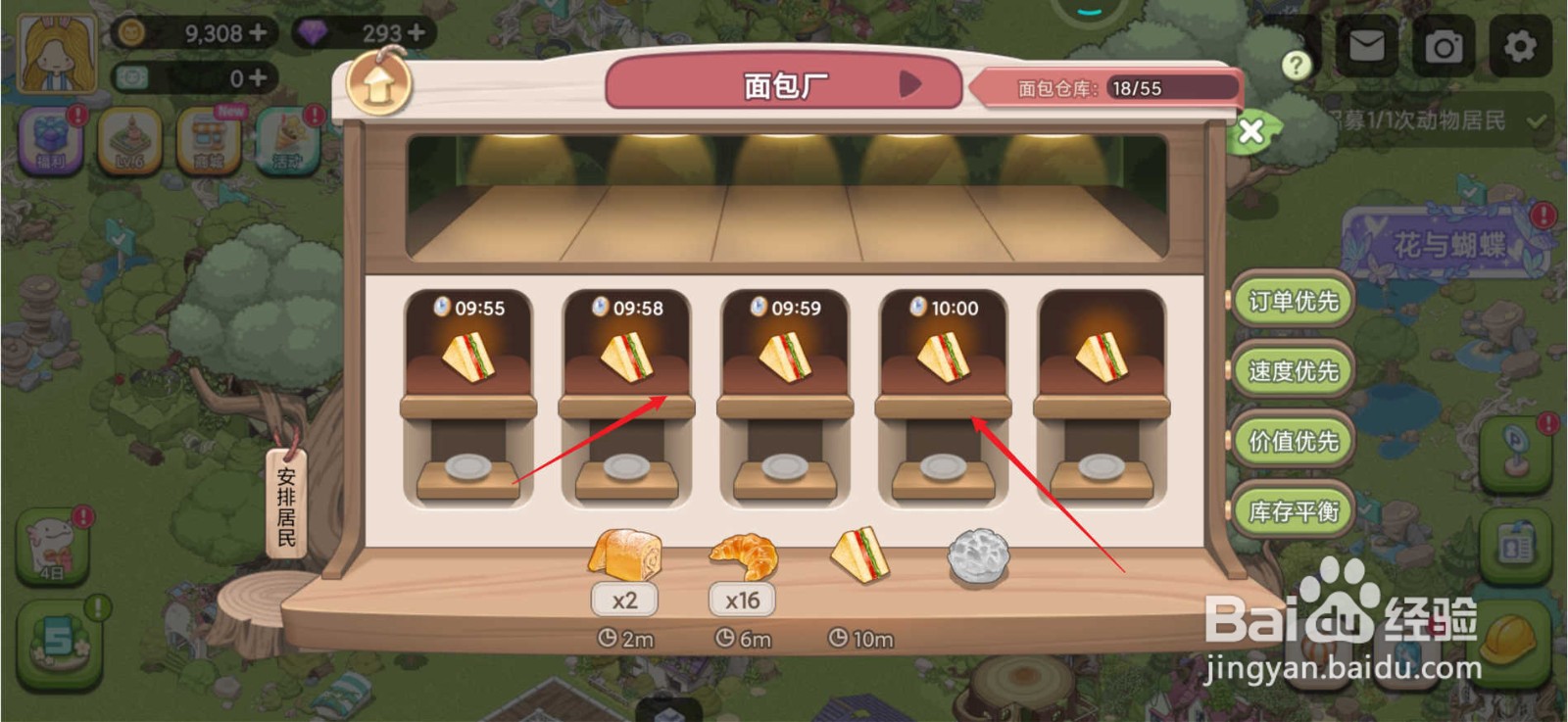Open the mail inbox icon
The image size is (1568, 722).
1367,46
